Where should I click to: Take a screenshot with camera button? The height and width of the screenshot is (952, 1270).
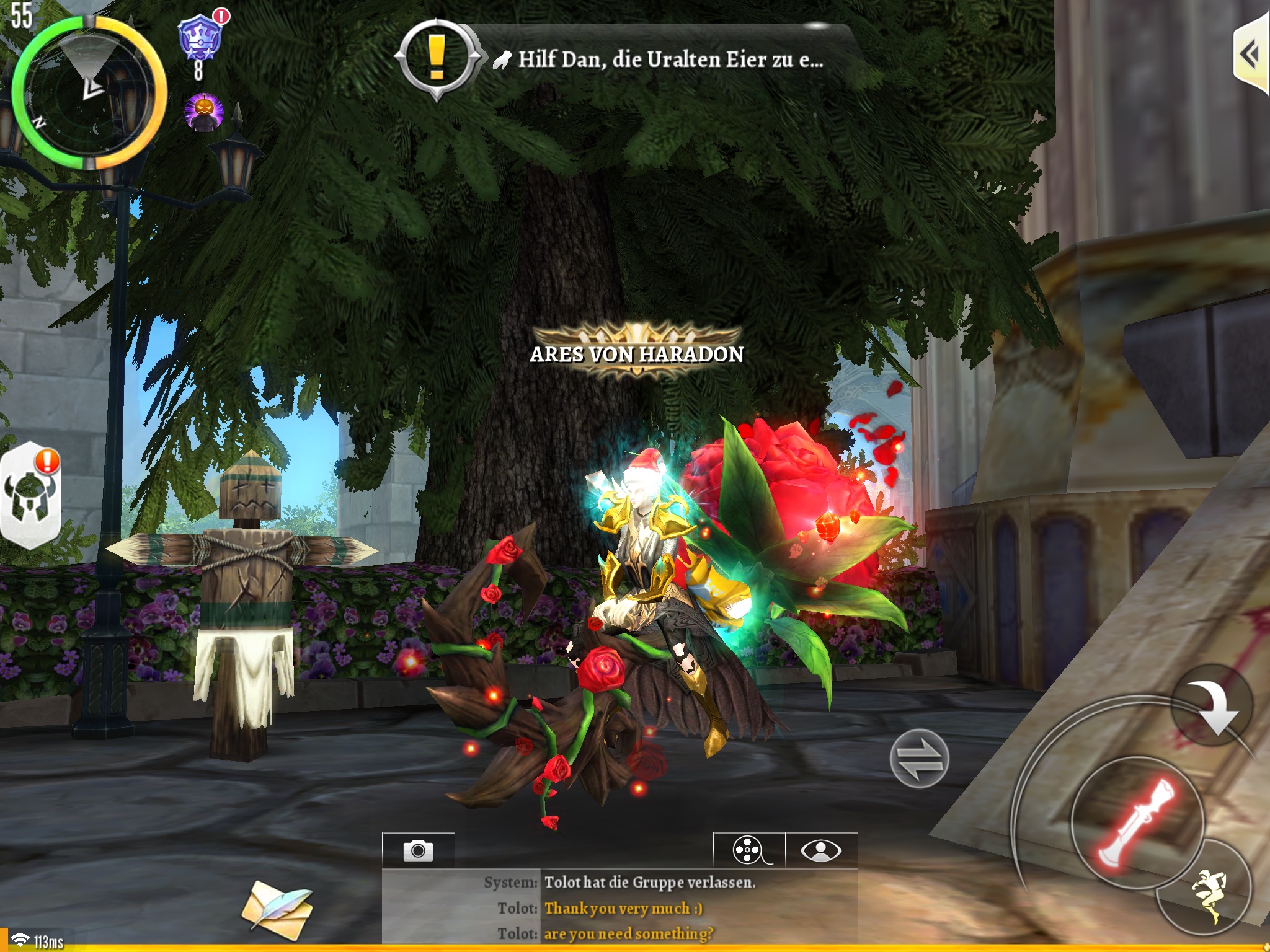(x=419, y=850)
